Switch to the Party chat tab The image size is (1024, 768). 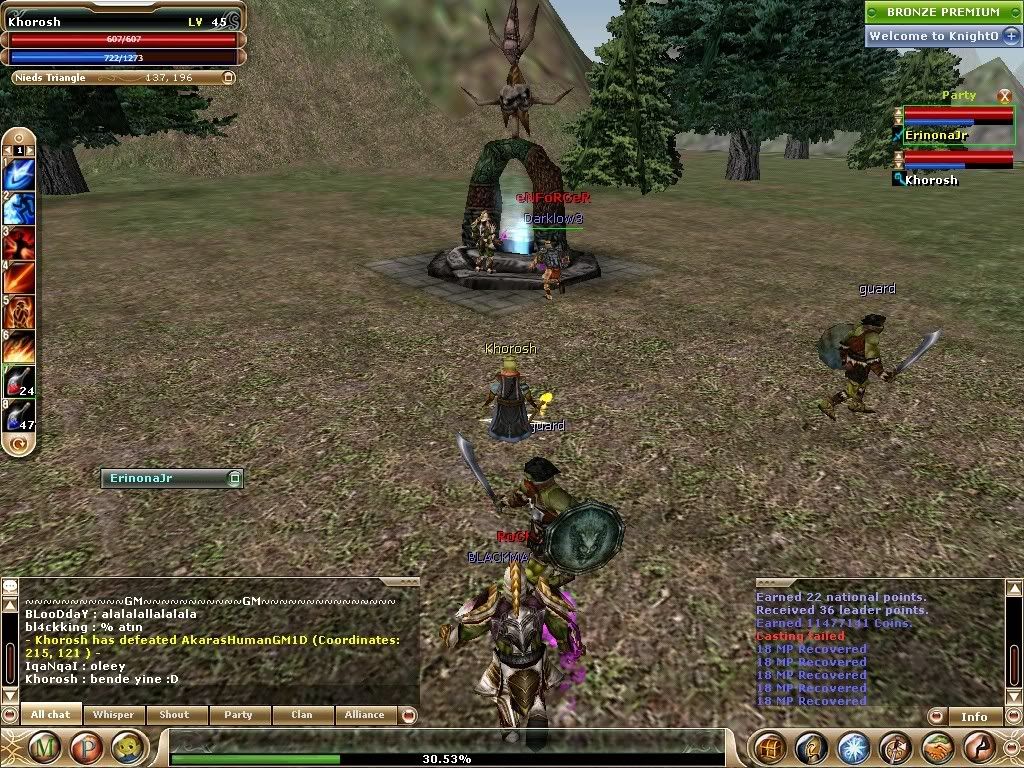click(238, 715)
